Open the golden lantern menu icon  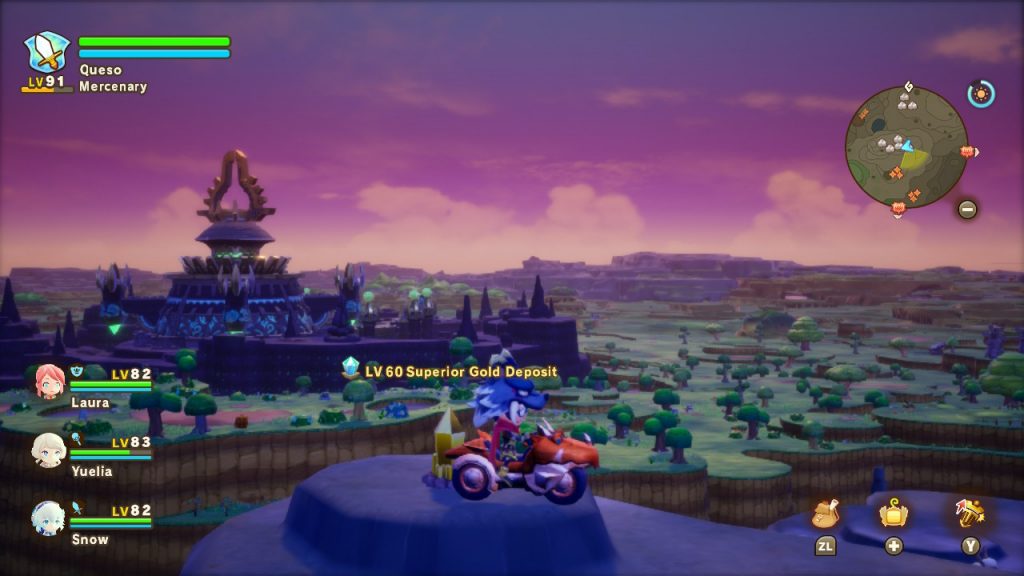893,514
